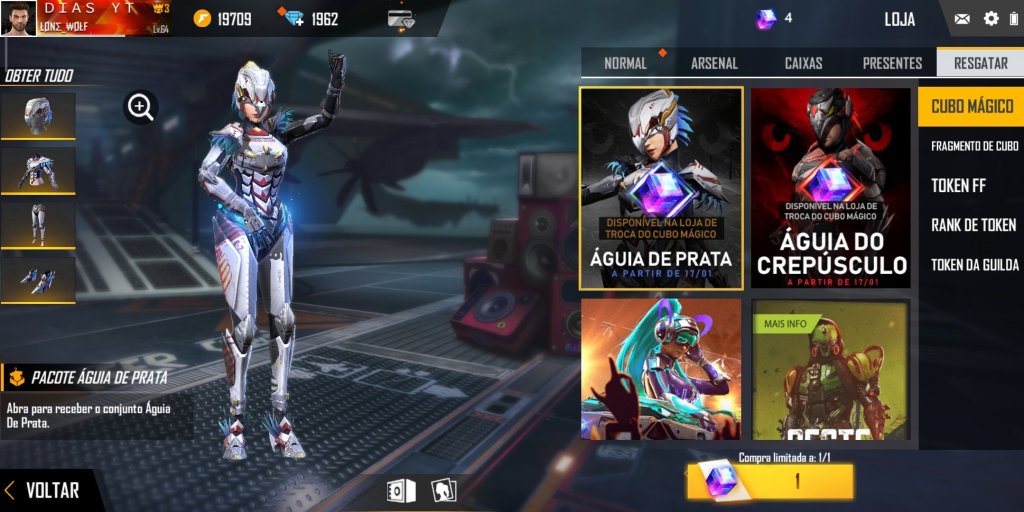
Task: Open the settings gear icon
Action: click(x=991, y=19)
